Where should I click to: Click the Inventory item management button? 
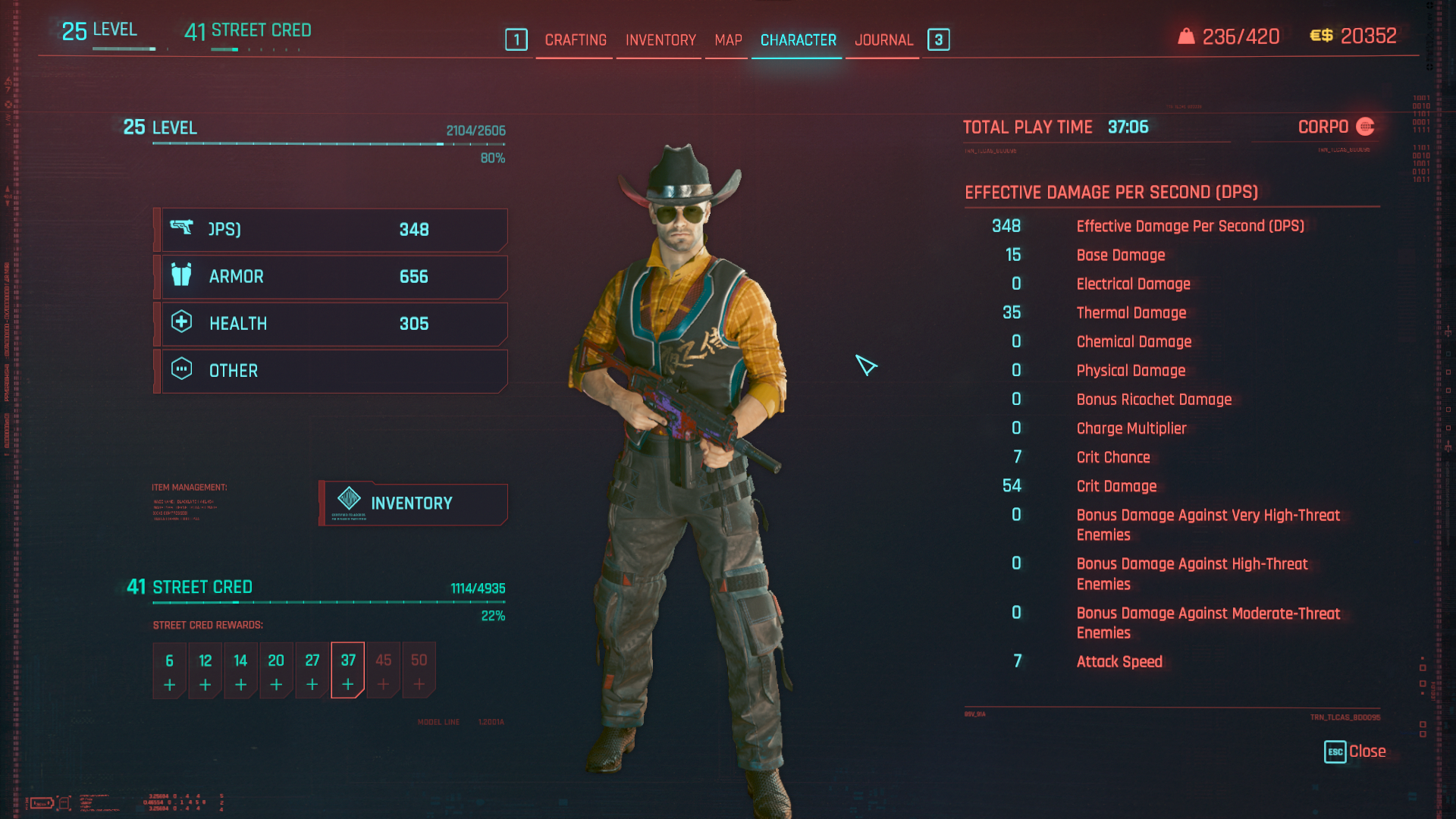point(413,504)
